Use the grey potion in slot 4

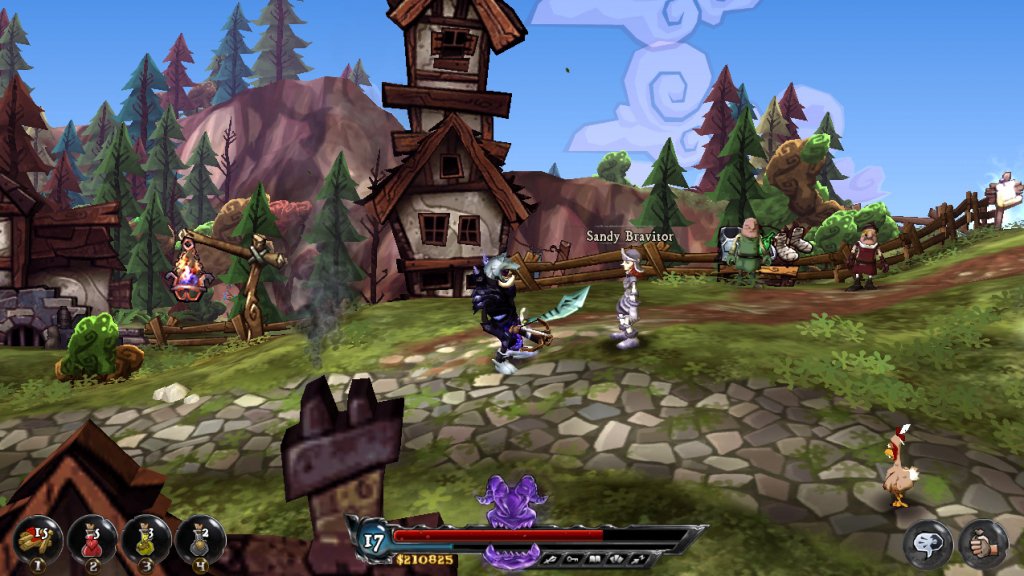click(200, 541)
